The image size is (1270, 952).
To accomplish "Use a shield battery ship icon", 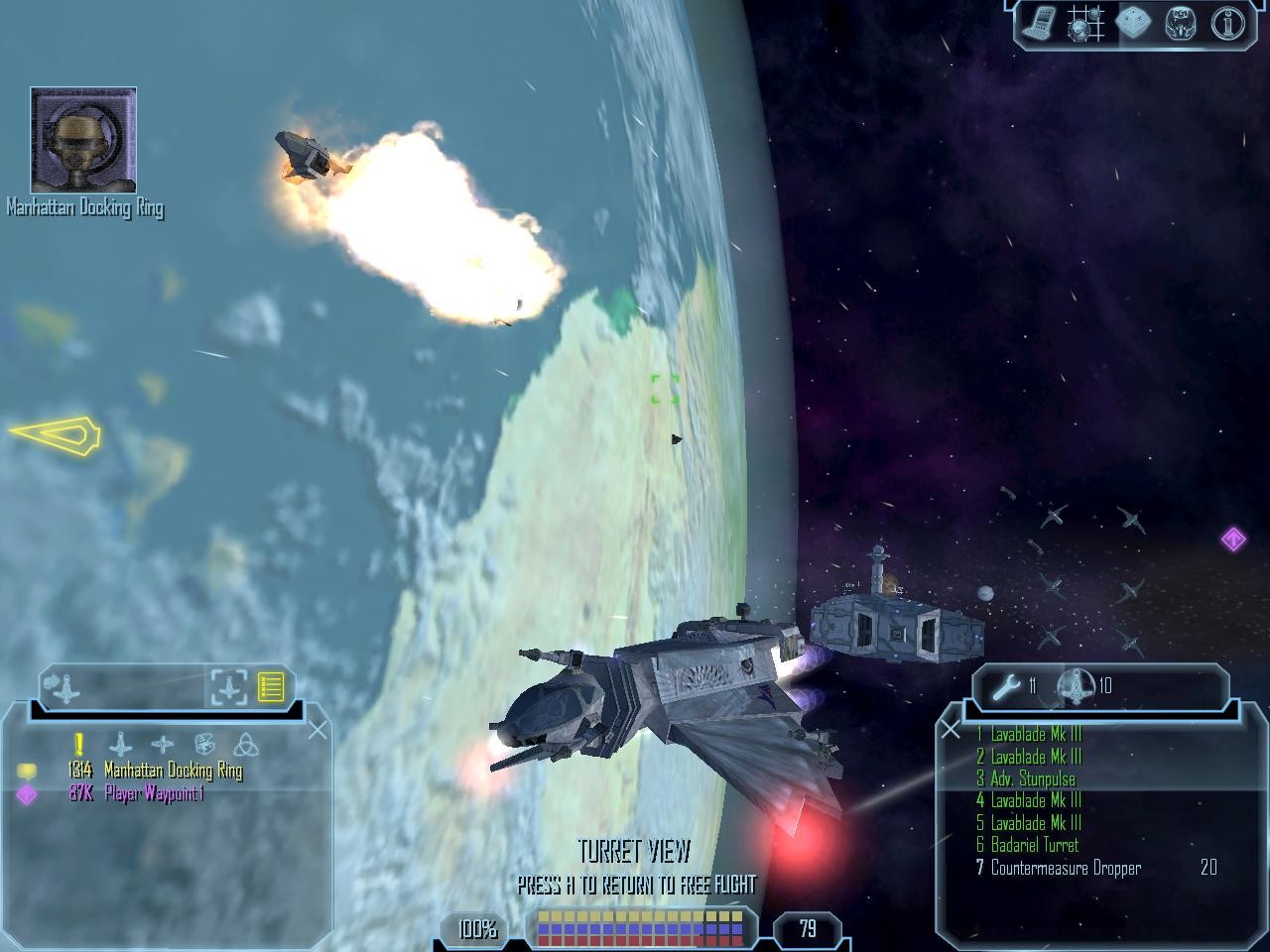I will pos(1077,685).
